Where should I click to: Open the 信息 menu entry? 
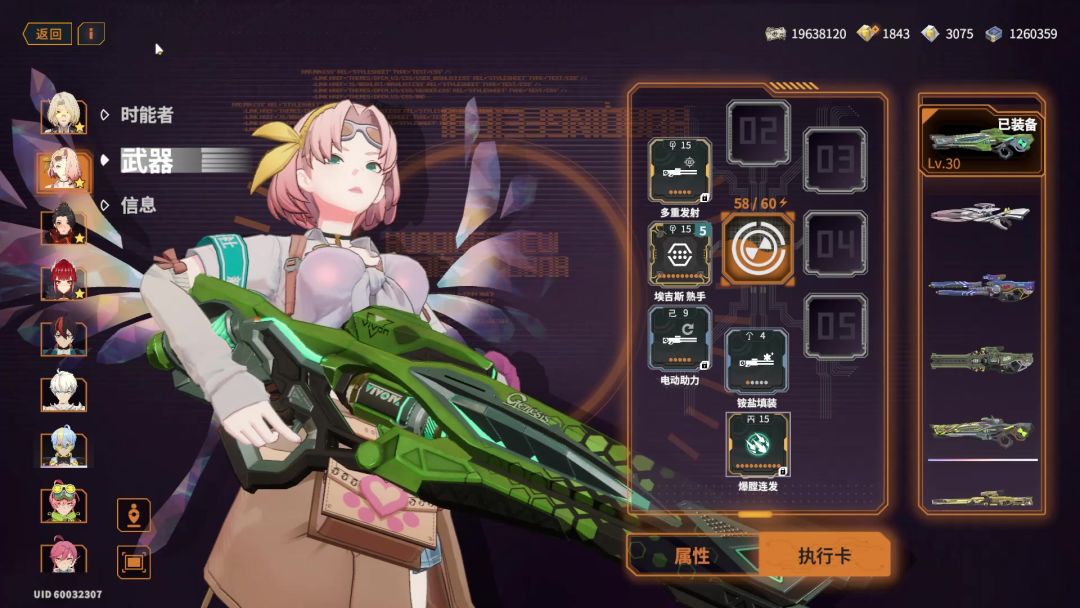[x=138, y=205]
